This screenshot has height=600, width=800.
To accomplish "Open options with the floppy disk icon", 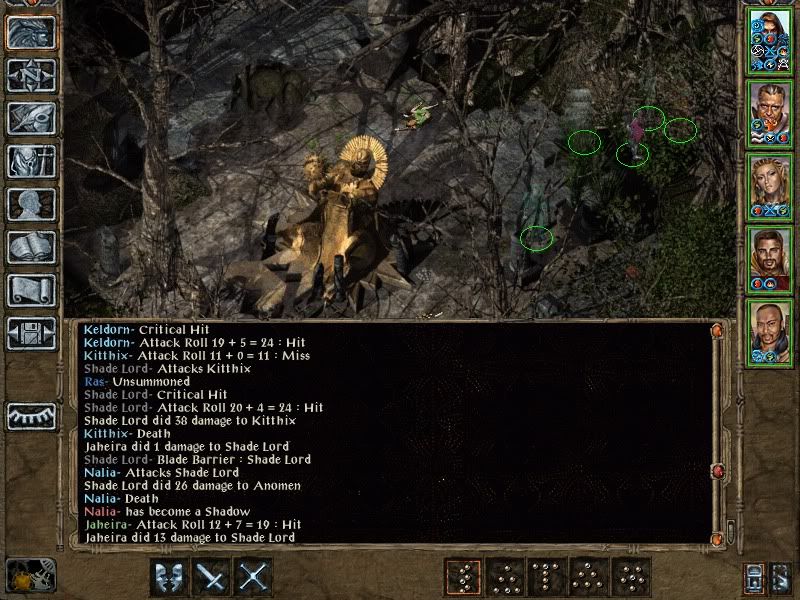I will [x=31, y=333].
